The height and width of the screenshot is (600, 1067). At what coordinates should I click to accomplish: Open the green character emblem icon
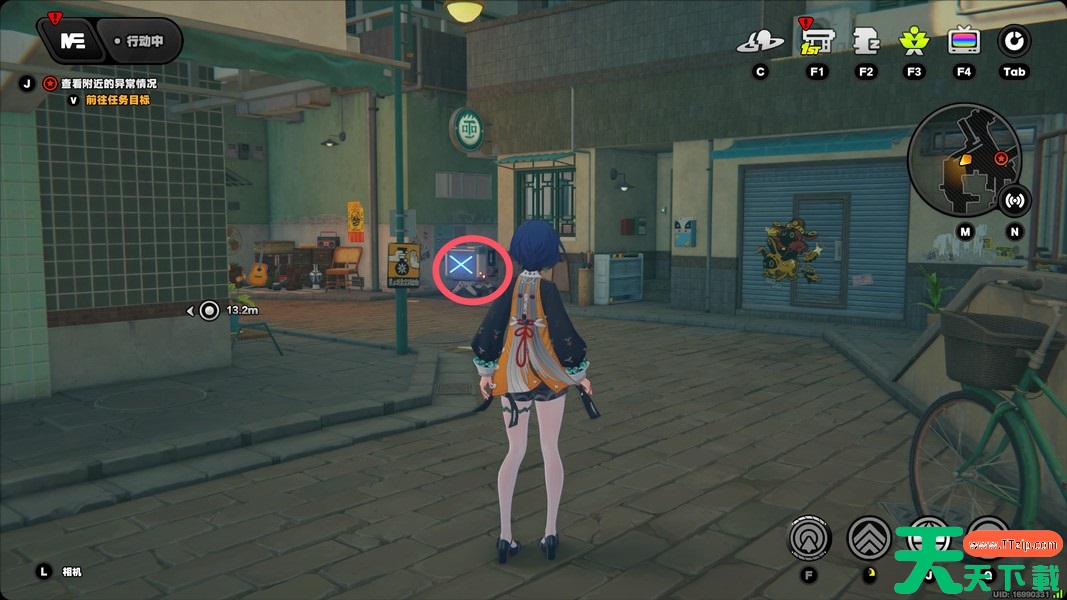(x=913, y=41)
